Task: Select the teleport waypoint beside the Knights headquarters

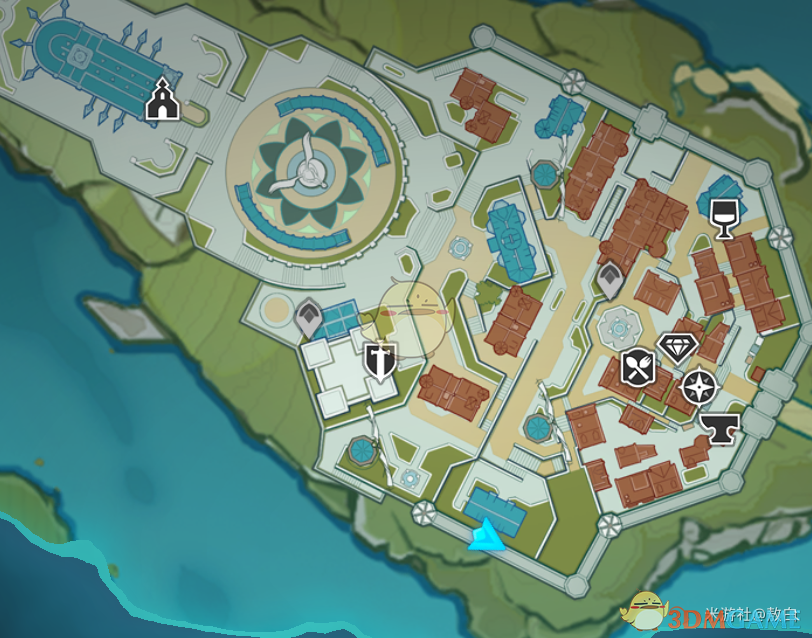Action: pyautogui.click(x=310, y=319)
